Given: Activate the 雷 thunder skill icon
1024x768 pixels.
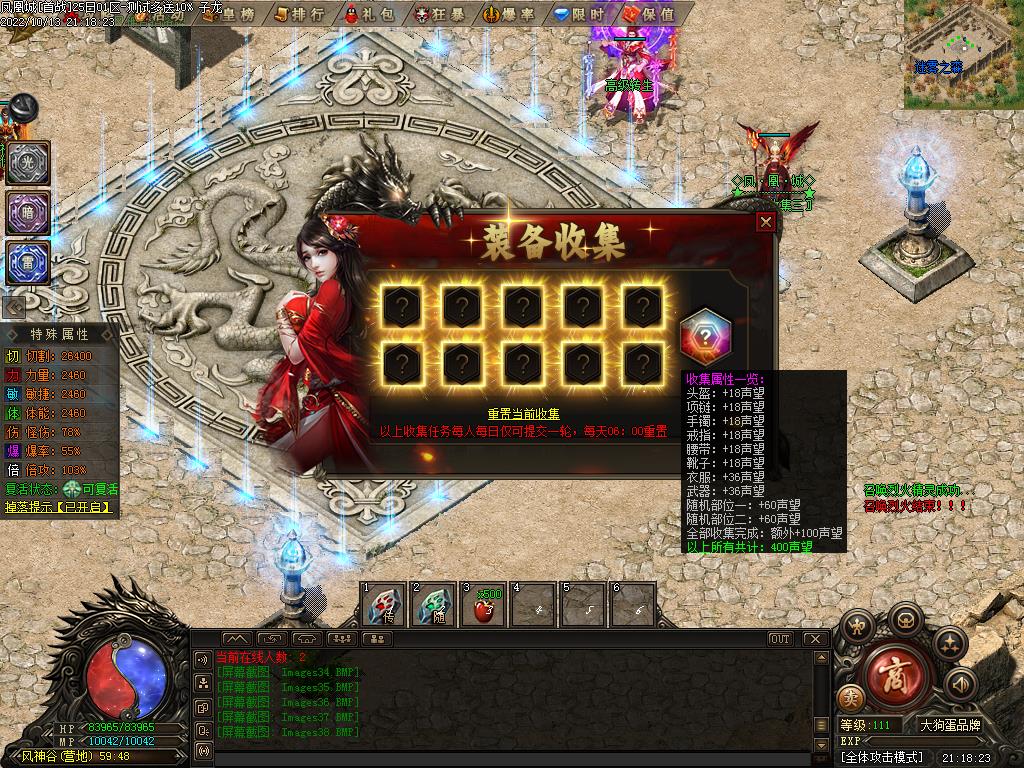Looking at the screenshot, I should (x=28, y=262).
